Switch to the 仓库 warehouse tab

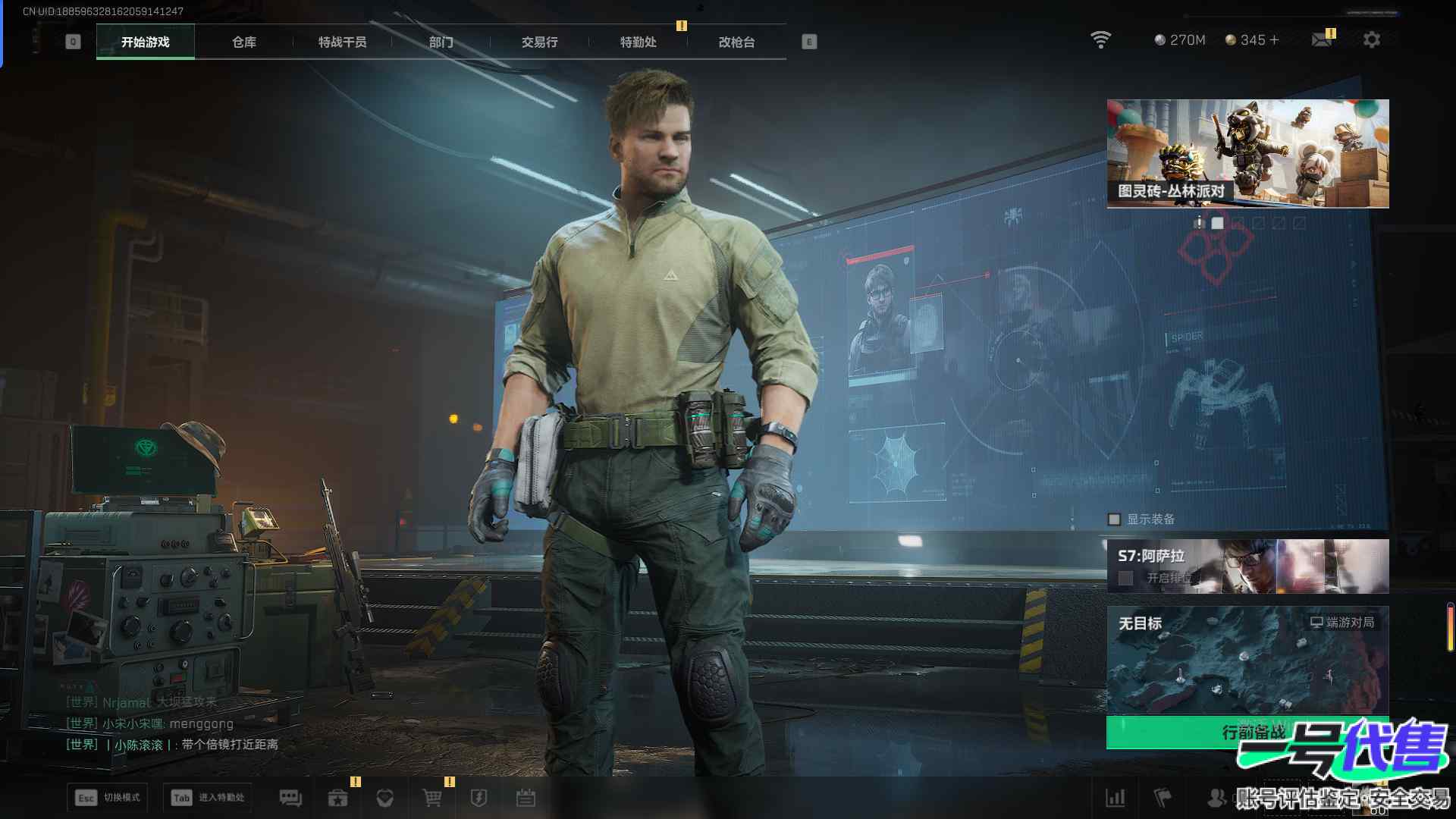coord(243,42)
